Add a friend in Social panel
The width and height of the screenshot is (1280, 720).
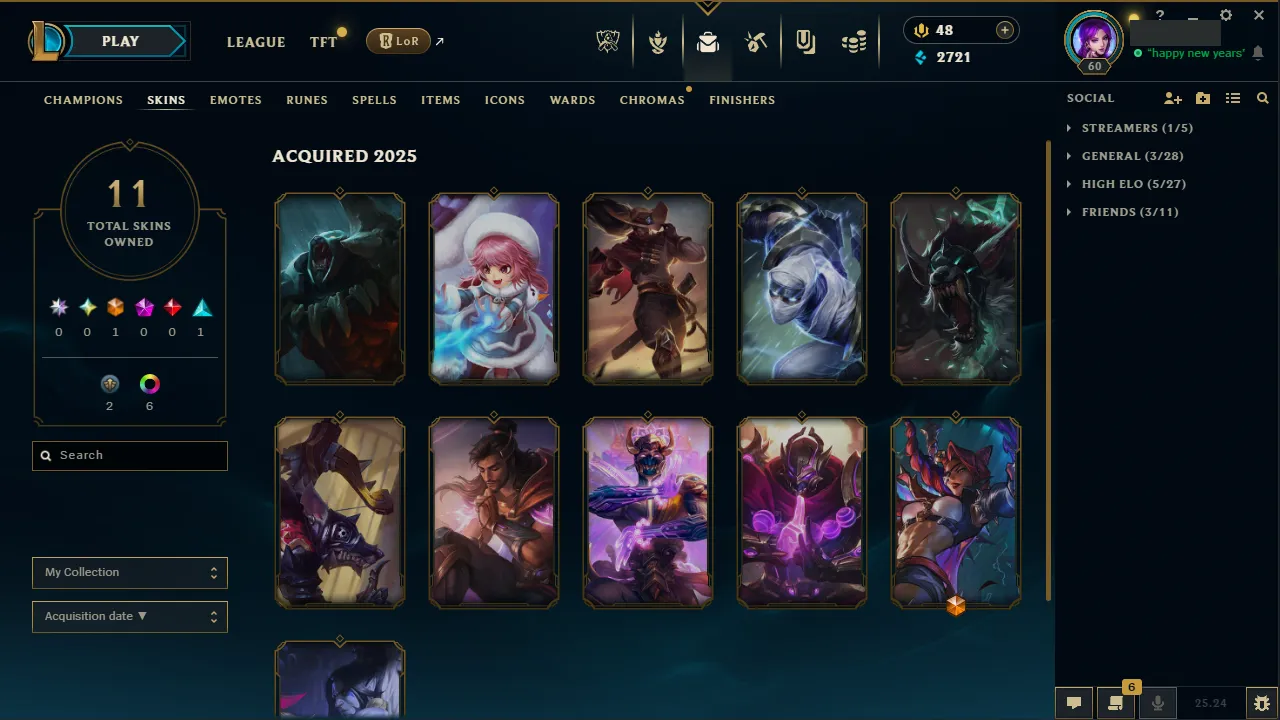(x=1173, y=98)
